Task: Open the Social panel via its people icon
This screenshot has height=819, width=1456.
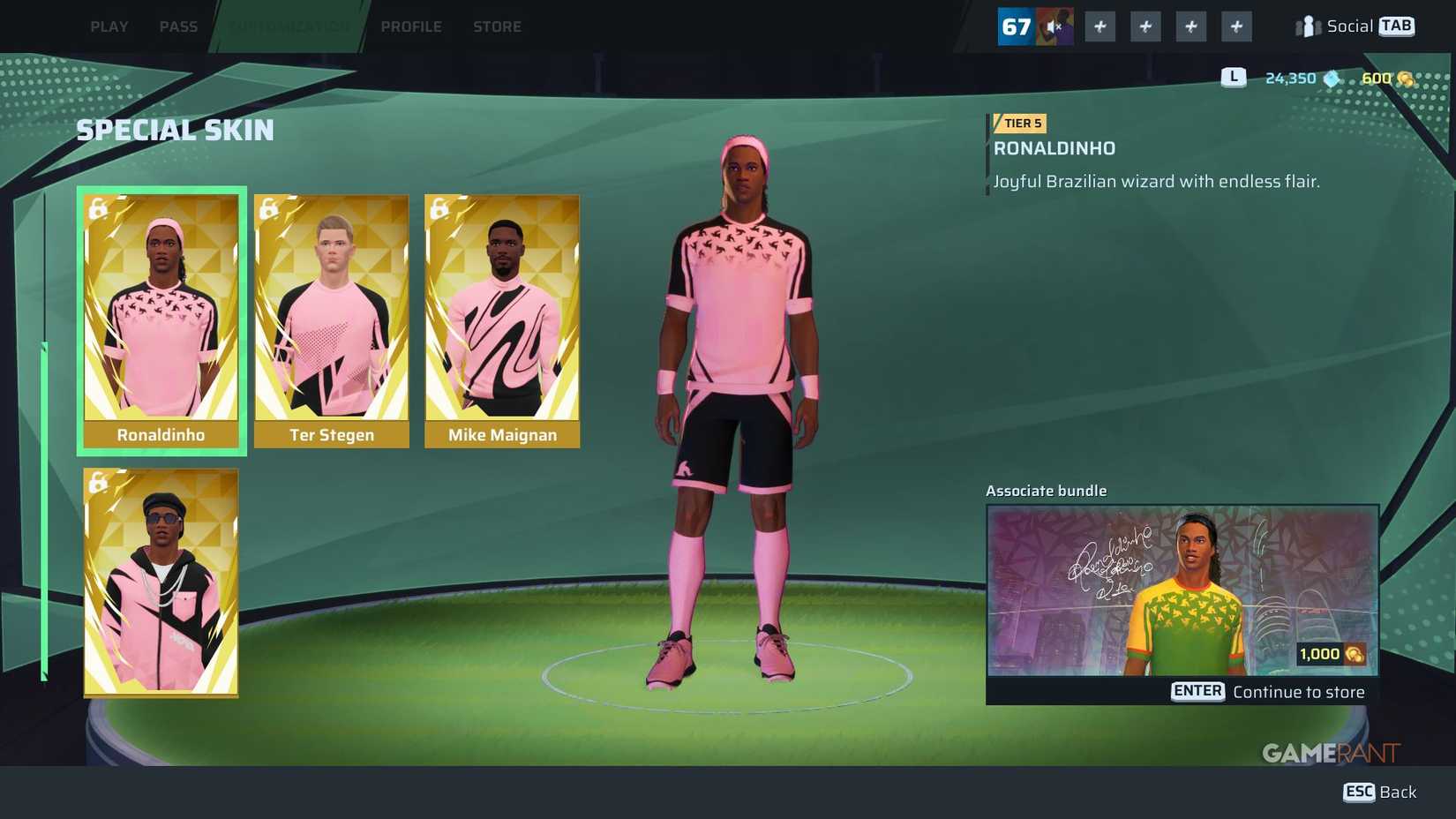Action: tap(1310, 26)
